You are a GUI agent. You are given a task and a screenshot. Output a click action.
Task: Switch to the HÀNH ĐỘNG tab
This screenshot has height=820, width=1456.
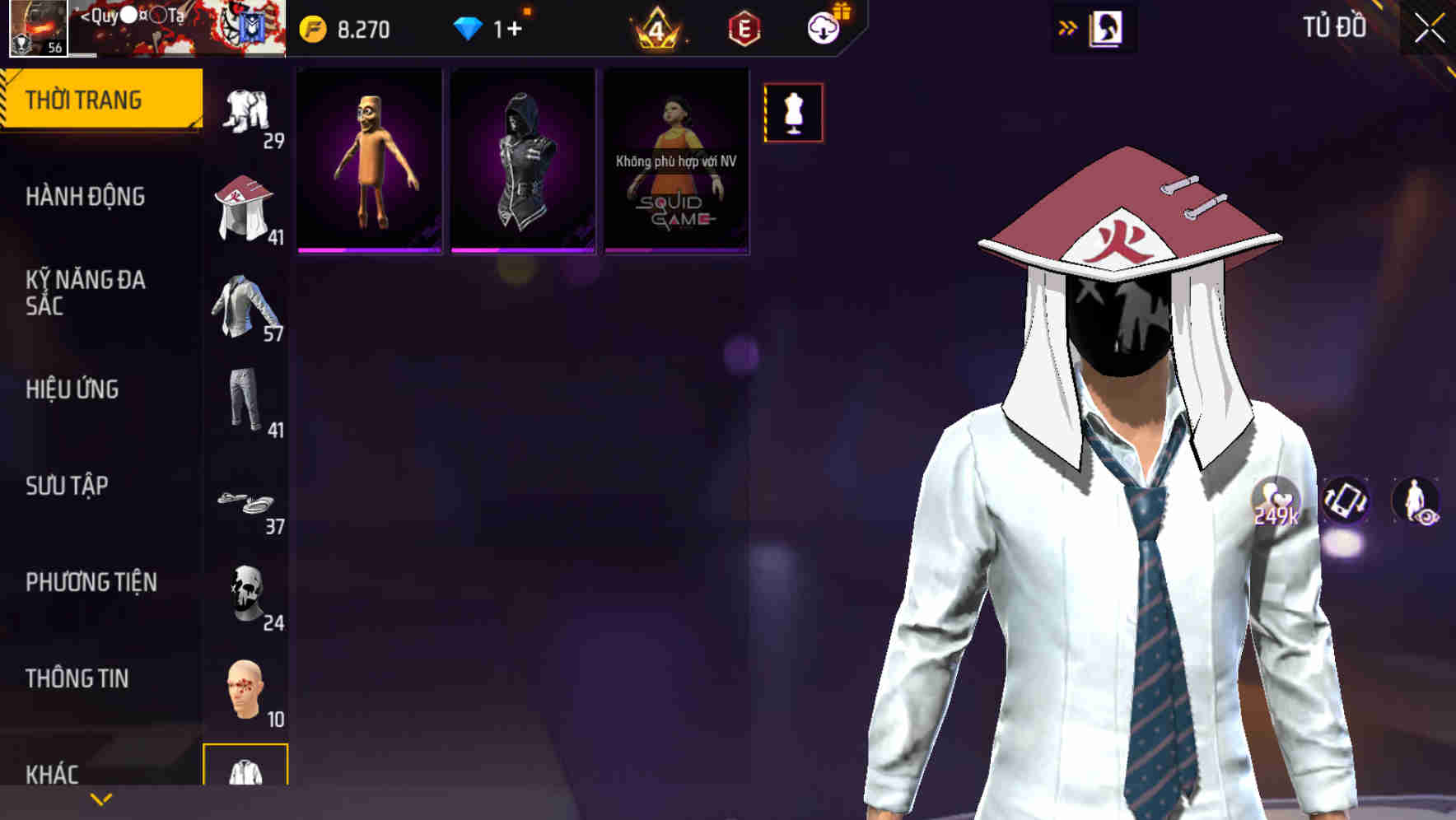(x=86, y=198)
